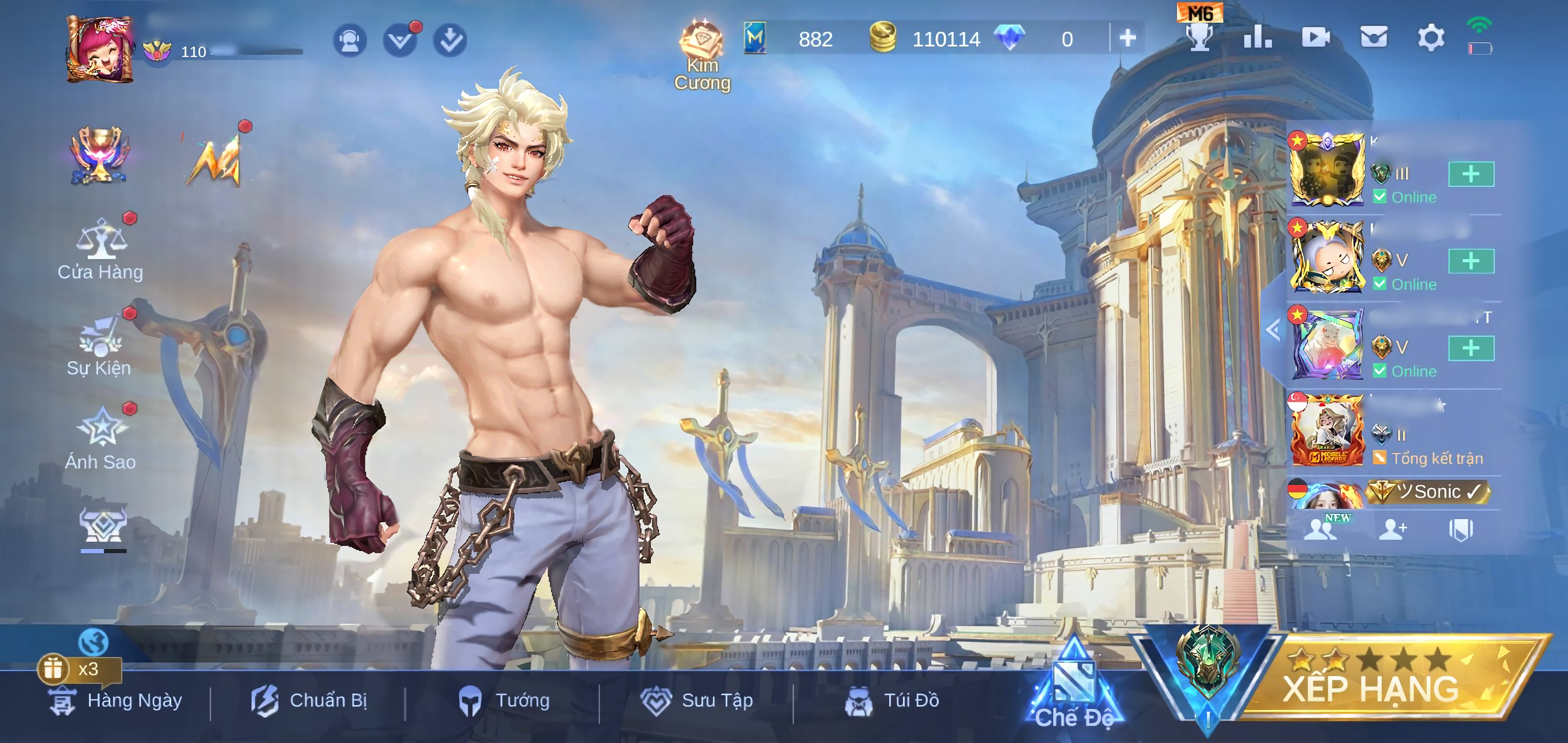Open the M6 trophy event
This screenshot has height=743, width=1568.
[x=1200, y=31]
